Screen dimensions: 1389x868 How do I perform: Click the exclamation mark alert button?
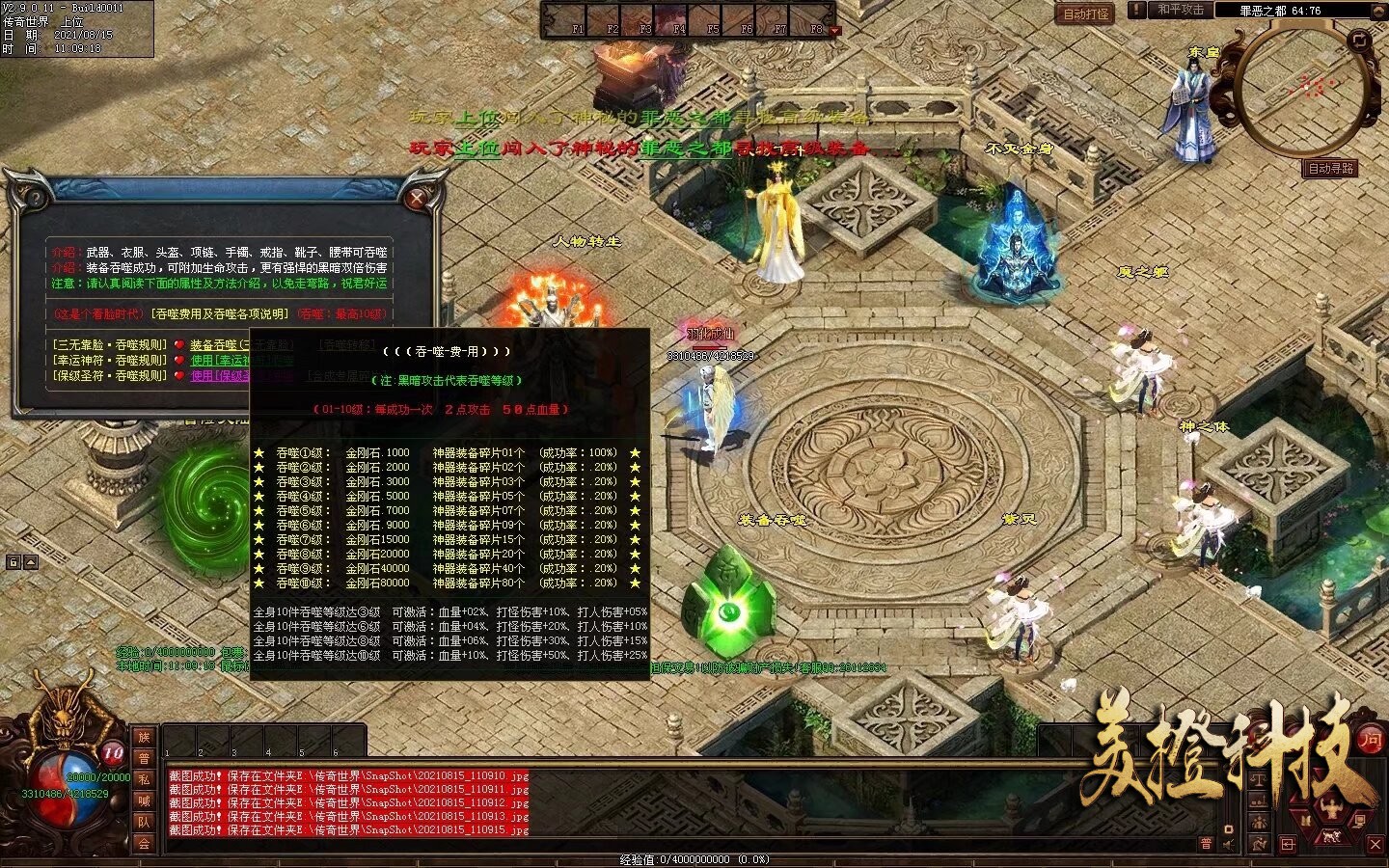1138,10
